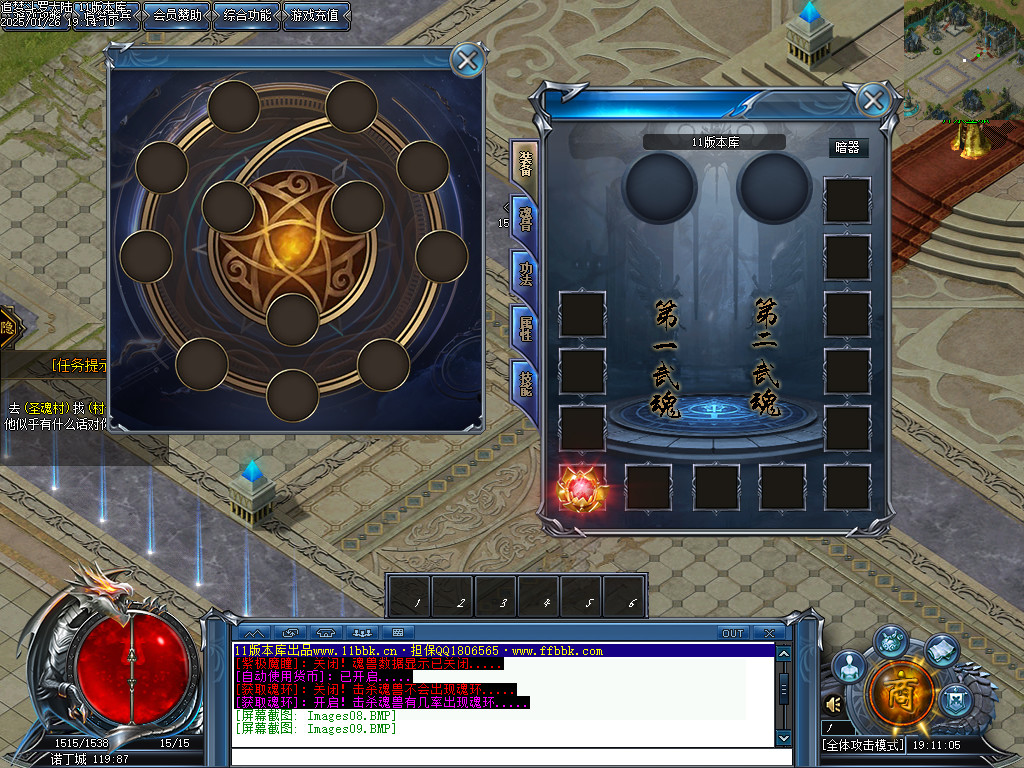Switch to the 魂骨 tab
This screenshot has height=768, width=1024.
click(x=525, y=218)
